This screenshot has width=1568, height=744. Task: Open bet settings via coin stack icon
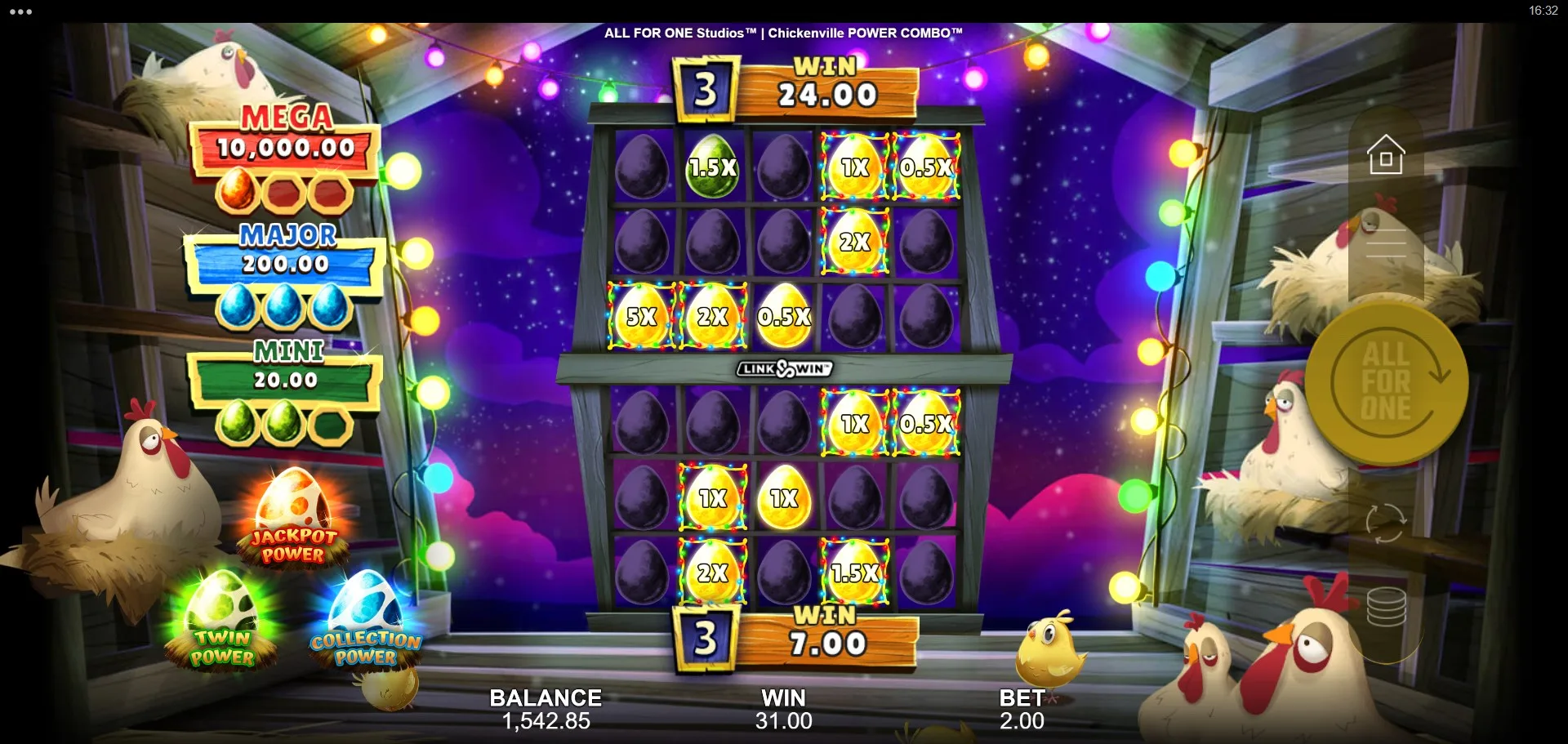click(1386, 607)
